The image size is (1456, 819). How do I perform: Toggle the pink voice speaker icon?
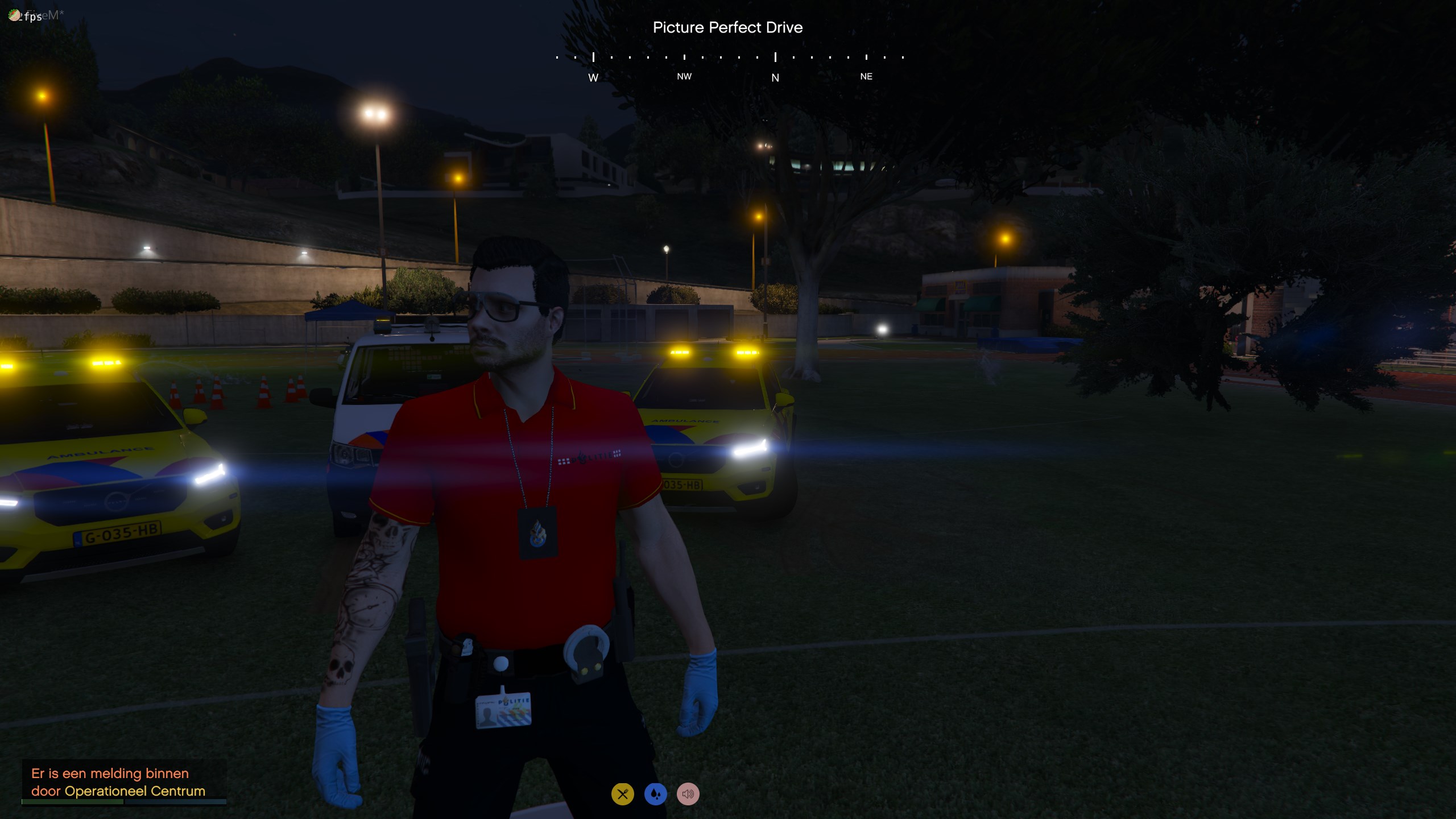point(688,794)
